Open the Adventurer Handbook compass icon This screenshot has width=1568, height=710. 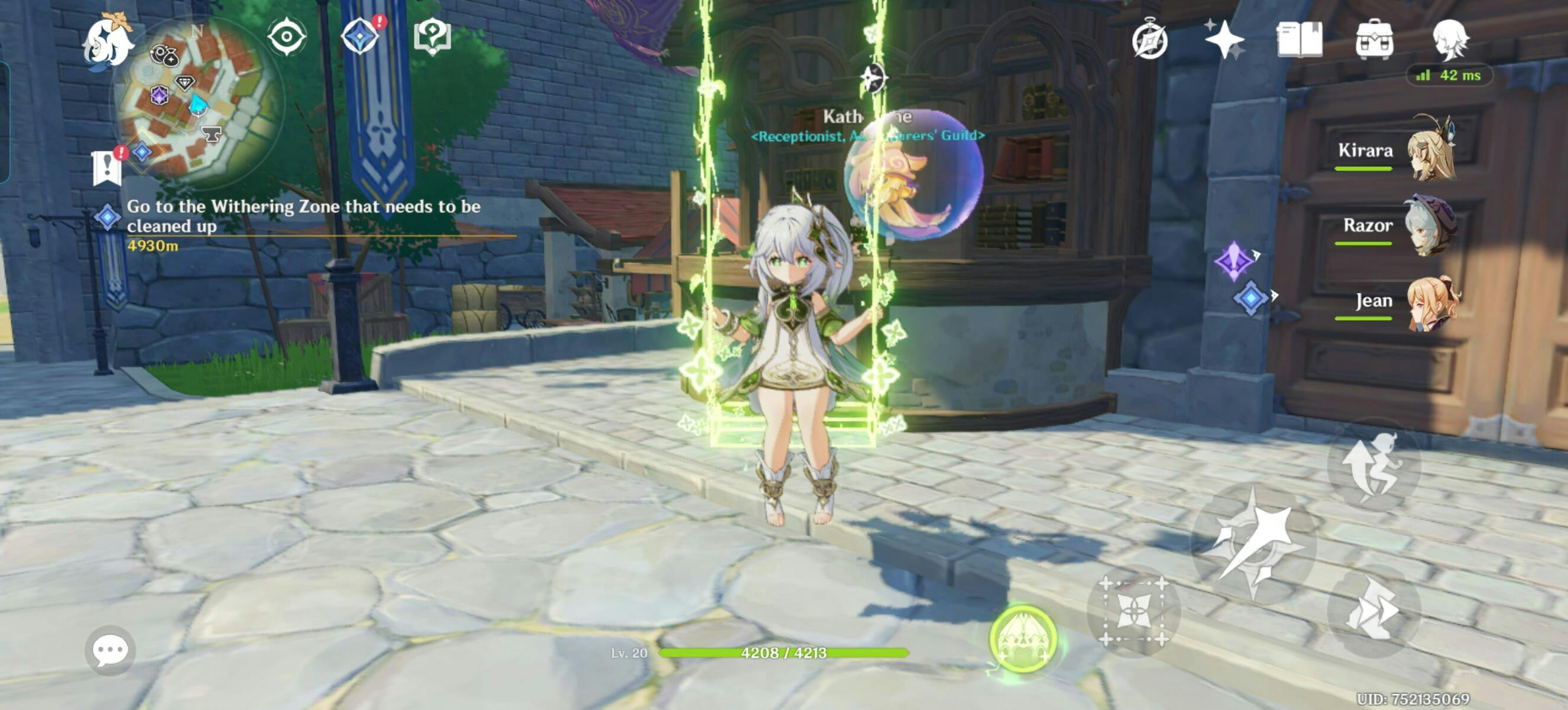click(1149, 41)
